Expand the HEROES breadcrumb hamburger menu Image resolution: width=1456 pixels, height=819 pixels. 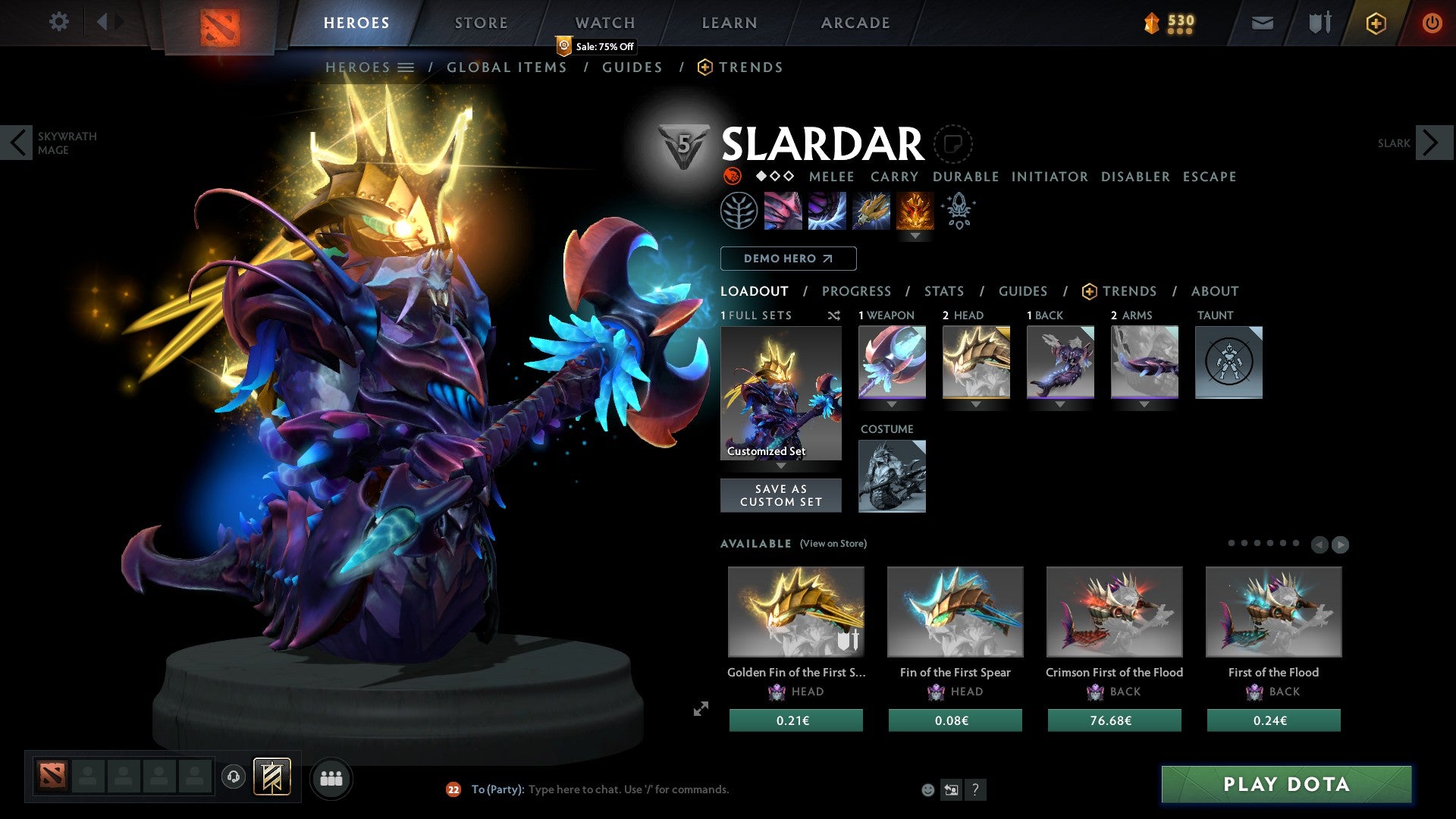[x=407, y=67]
